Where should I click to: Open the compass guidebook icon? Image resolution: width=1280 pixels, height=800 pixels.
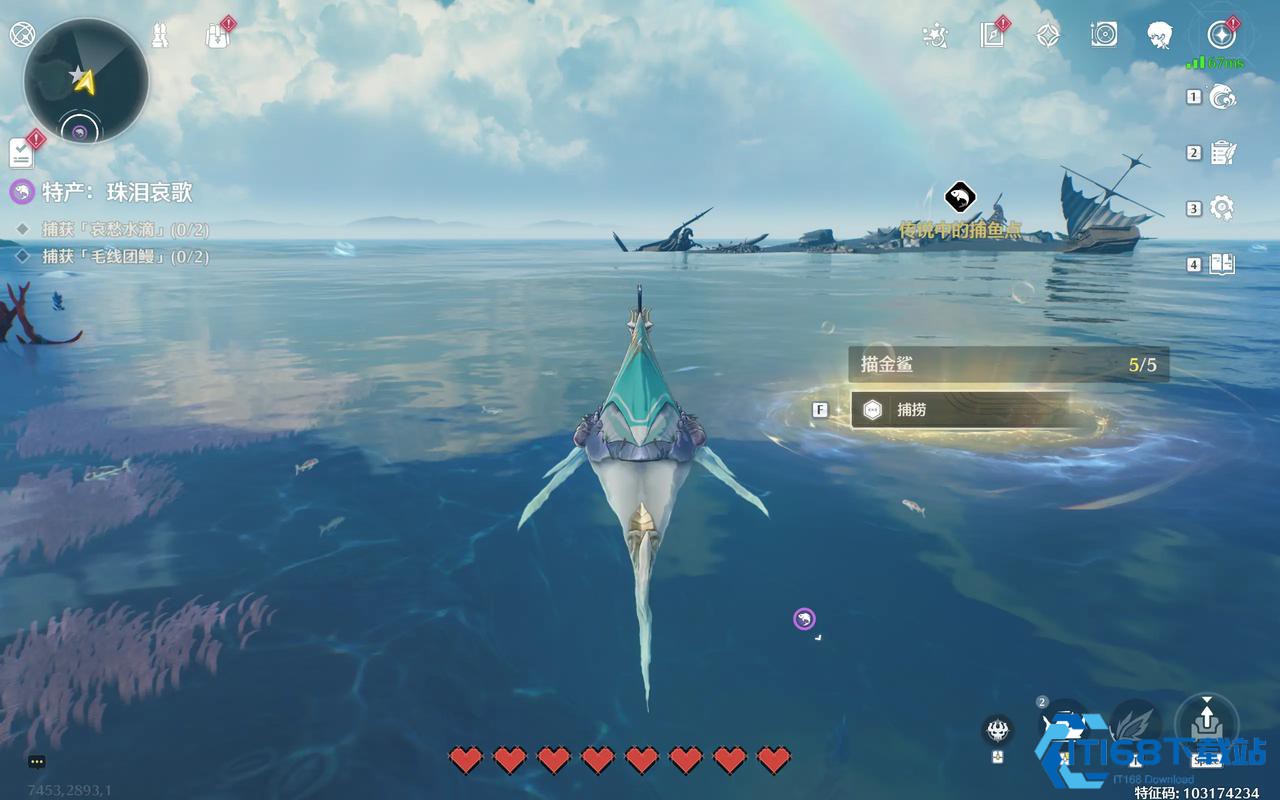(992, 36)
